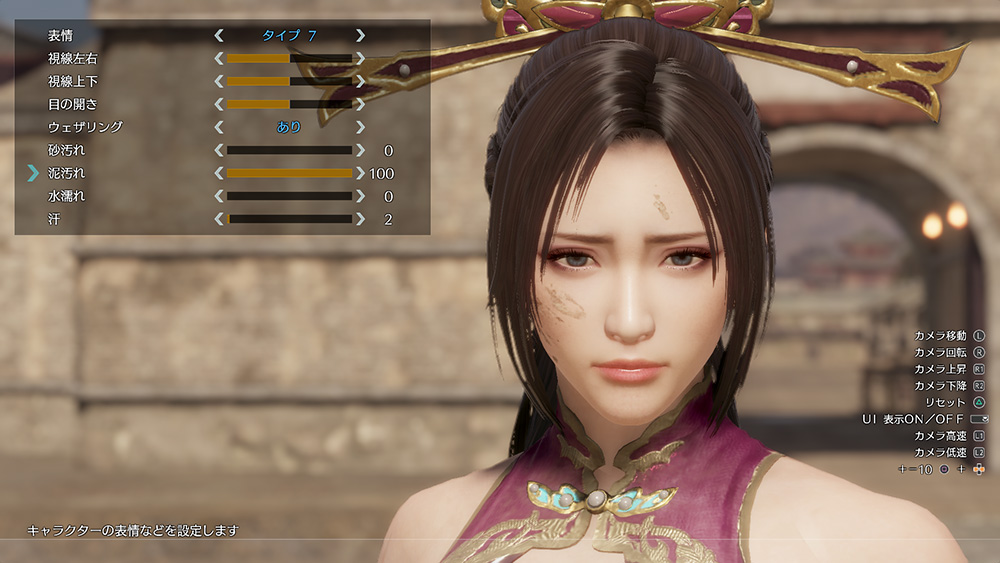Select the ウェザリング menu row
The height and width of the screenshot is (563, 1000).
85,127
